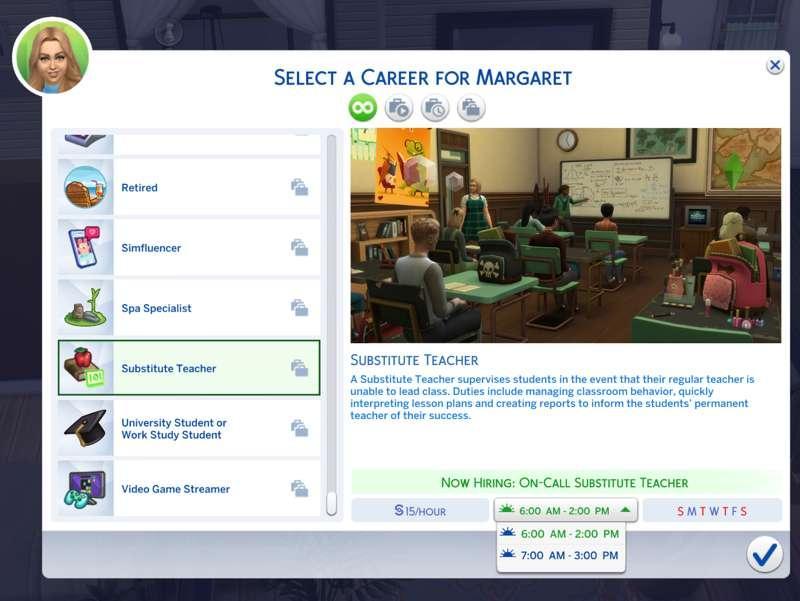Confirm the career with the checkmark button

[765, 554]
